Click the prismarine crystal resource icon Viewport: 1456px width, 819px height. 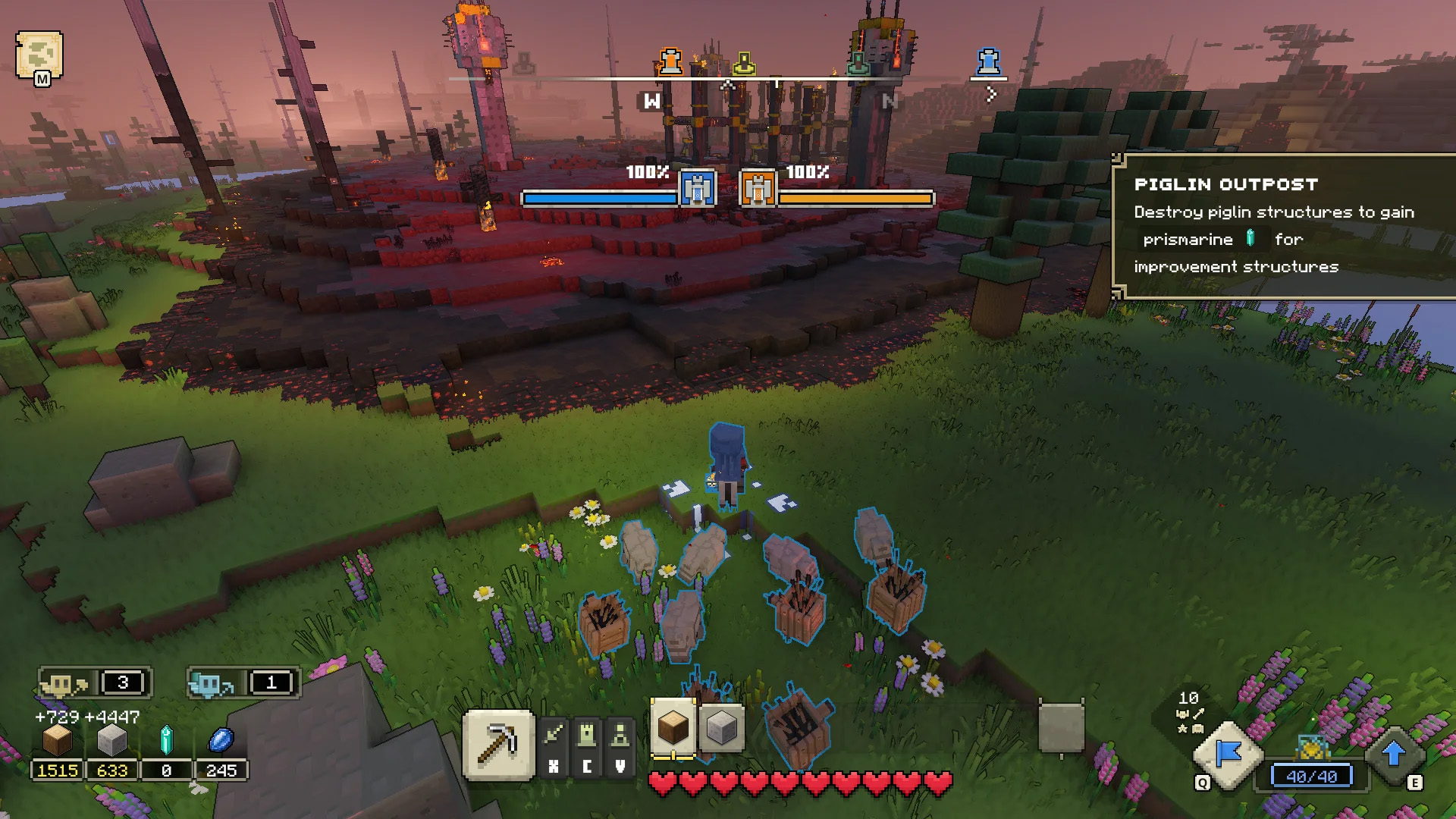click(x=166, y=741)
